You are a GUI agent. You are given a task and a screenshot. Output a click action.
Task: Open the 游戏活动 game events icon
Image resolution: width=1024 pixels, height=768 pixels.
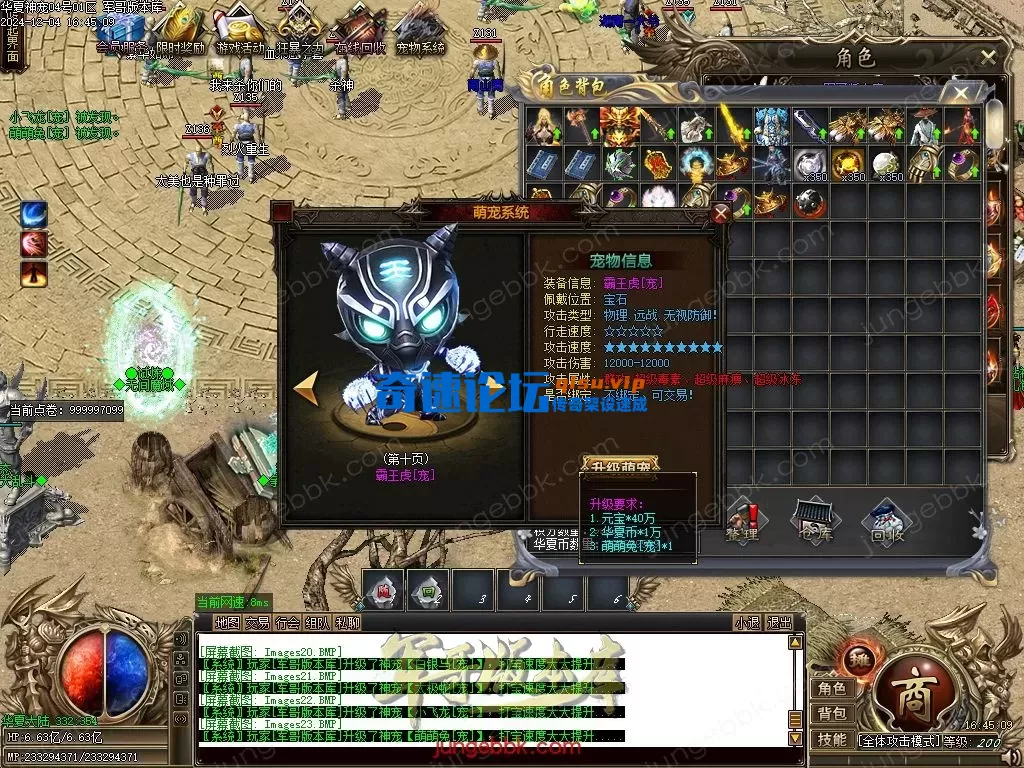click(x=241, y=30)
